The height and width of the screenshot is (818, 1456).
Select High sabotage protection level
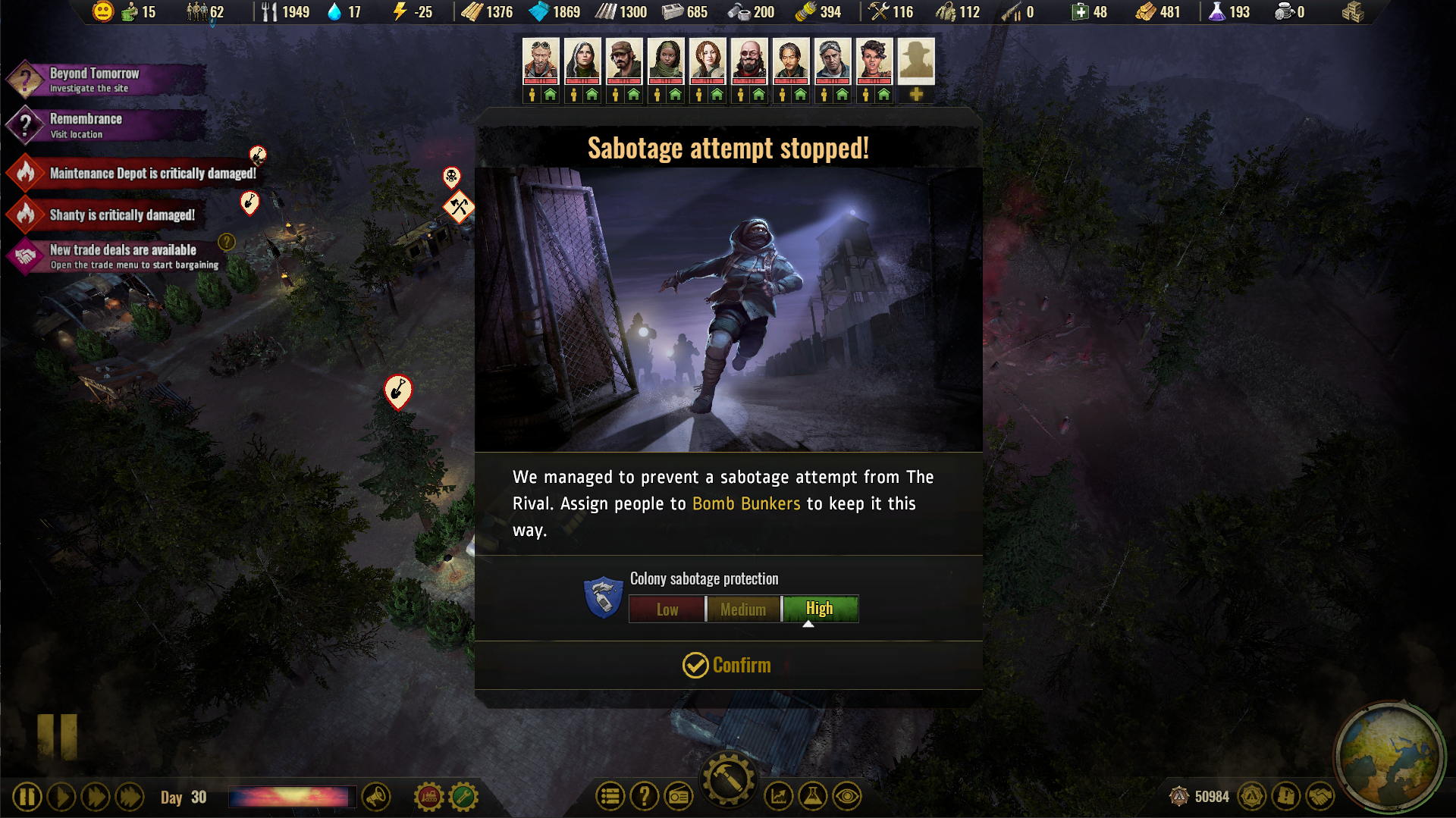pos(820,609)
